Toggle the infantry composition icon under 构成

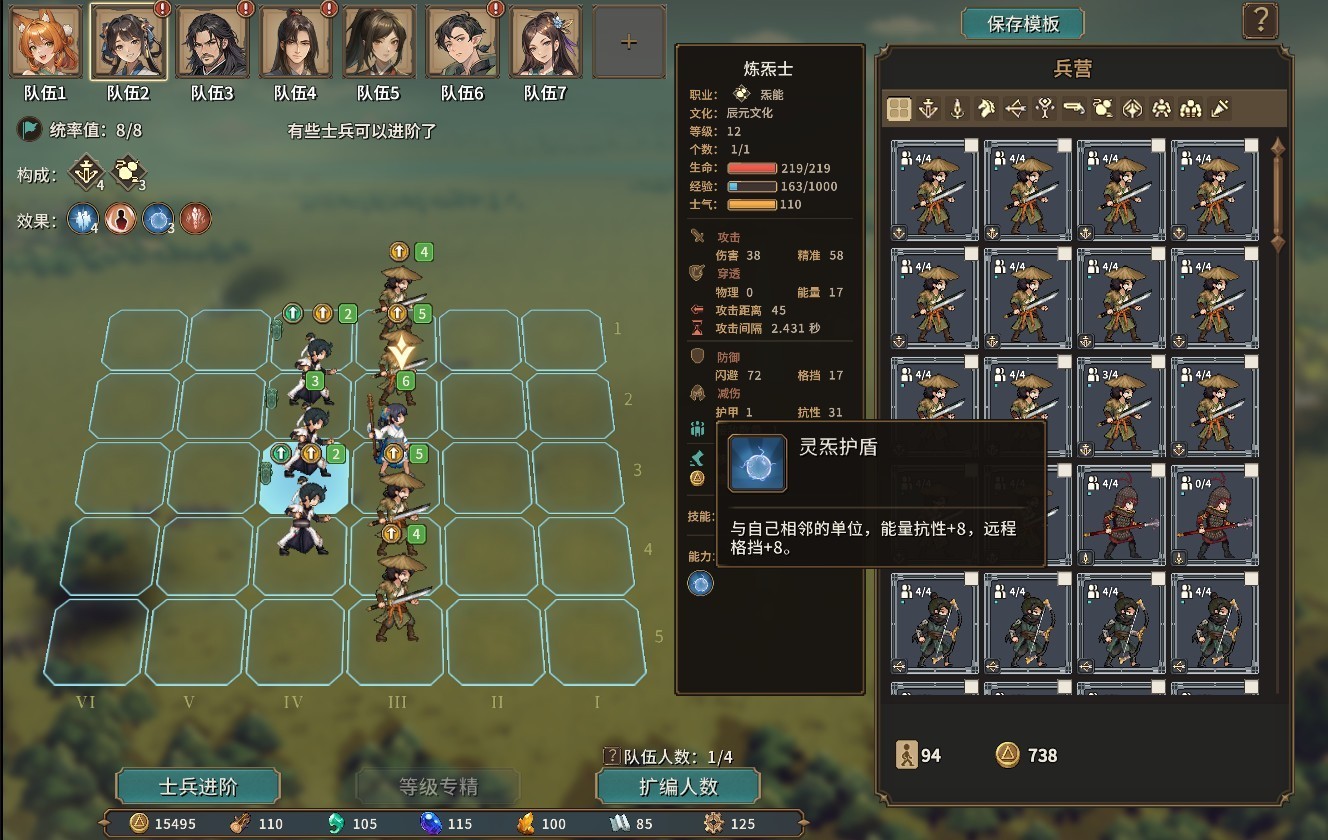click(85, 172)
